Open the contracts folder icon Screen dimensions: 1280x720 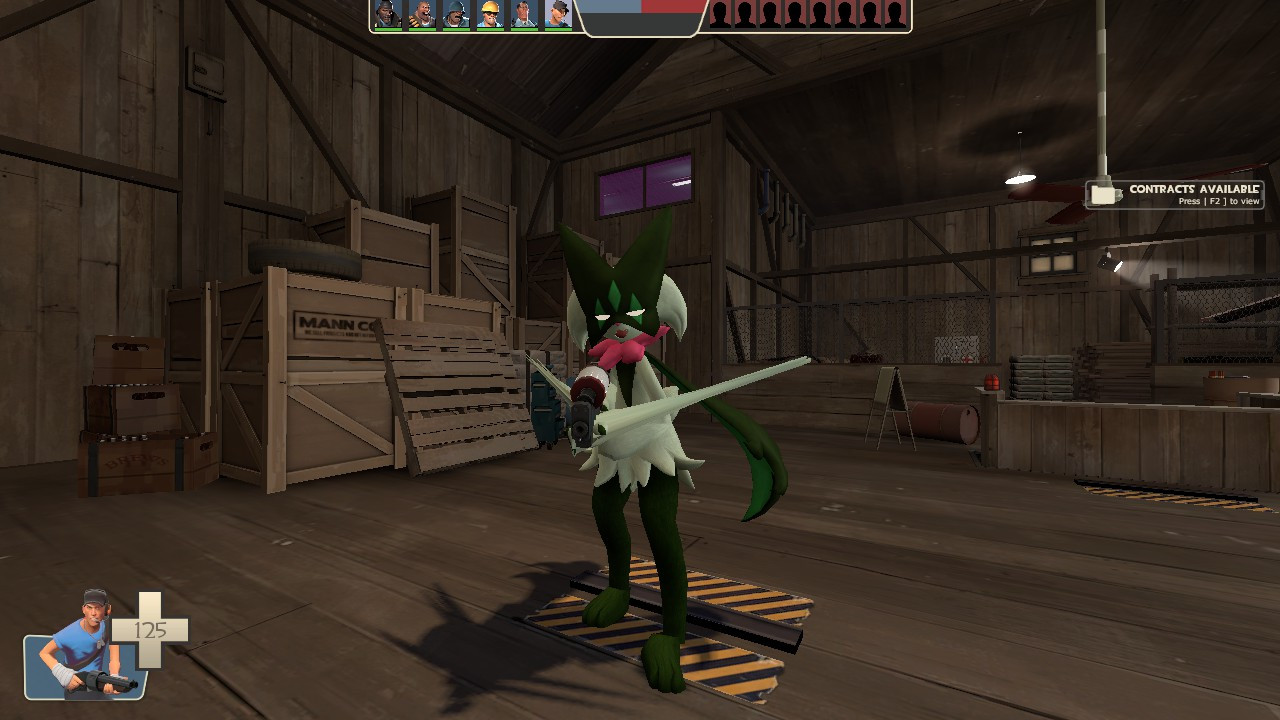(x=1106, y=192)
